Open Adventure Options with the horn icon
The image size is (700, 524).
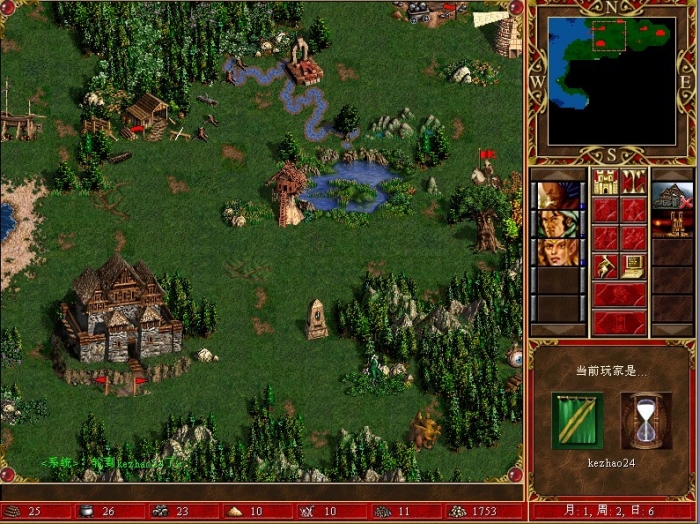605,265
